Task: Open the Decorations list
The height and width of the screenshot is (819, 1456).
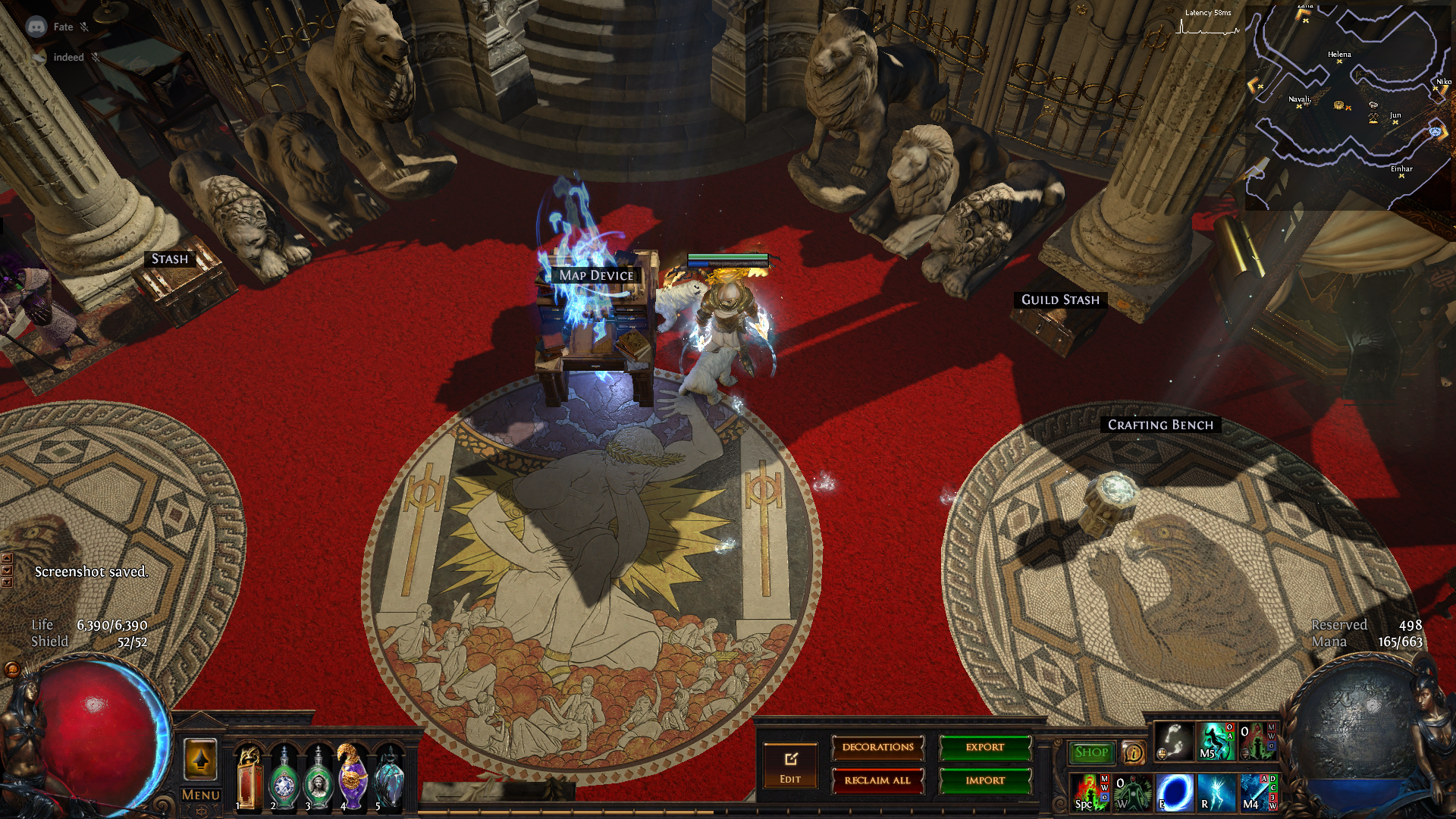Action: (877, 748)
